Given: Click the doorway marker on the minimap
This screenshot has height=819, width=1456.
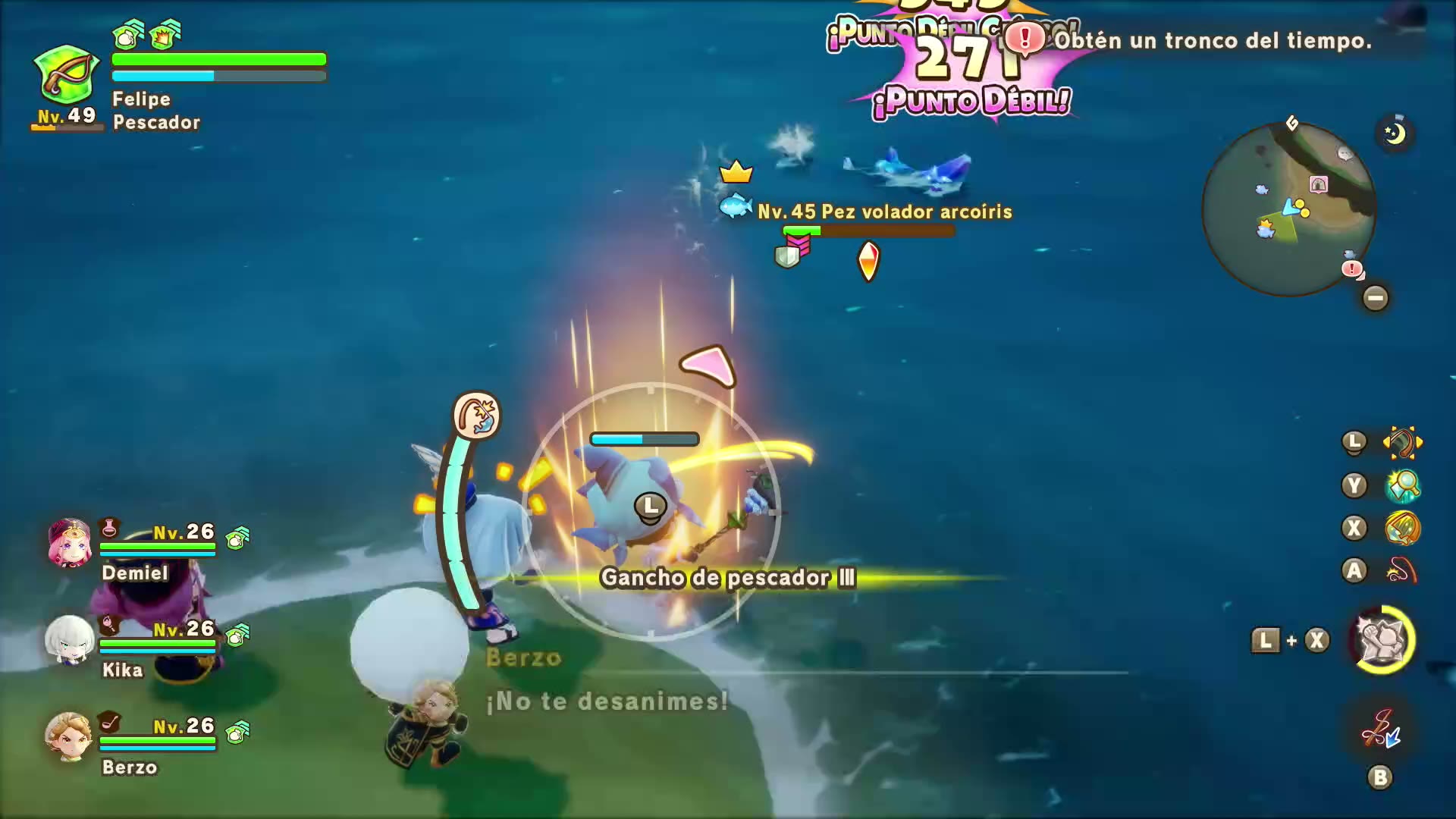Looking at the screenshot, I should 1319,185.
